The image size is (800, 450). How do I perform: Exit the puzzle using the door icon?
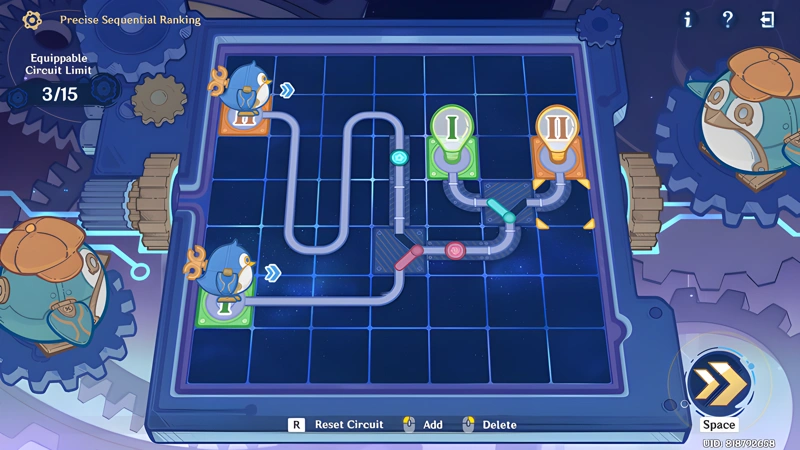(767, 19)
